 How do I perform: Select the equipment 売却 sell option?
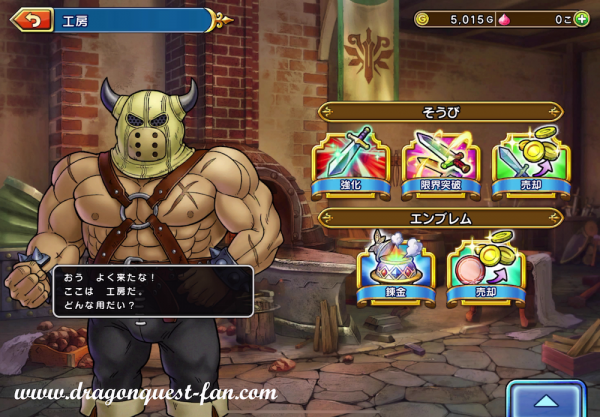(x=529, y=161)
